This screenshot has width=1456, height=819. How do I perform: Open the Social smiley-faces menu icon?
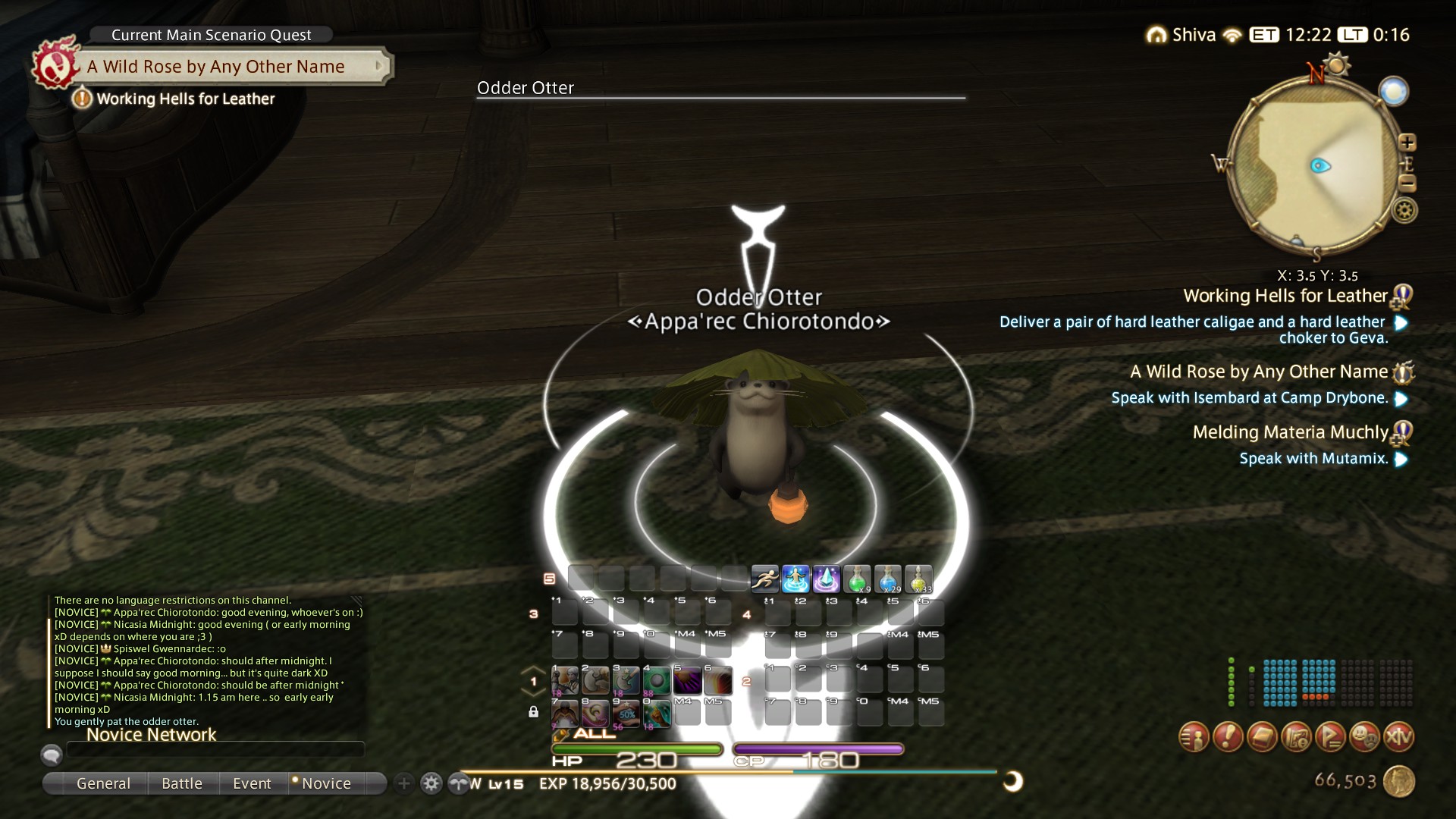[1363, 736]
